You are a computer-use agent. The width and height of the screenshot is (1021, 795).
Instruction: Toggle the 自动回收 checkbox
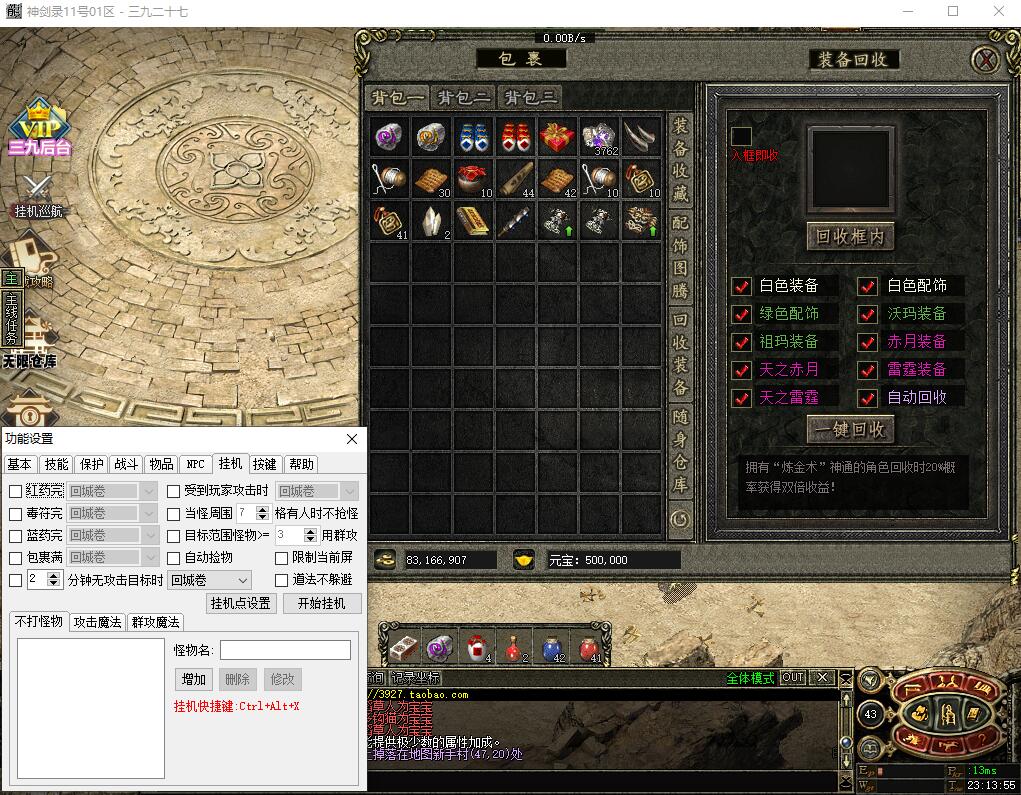(868, 398)
